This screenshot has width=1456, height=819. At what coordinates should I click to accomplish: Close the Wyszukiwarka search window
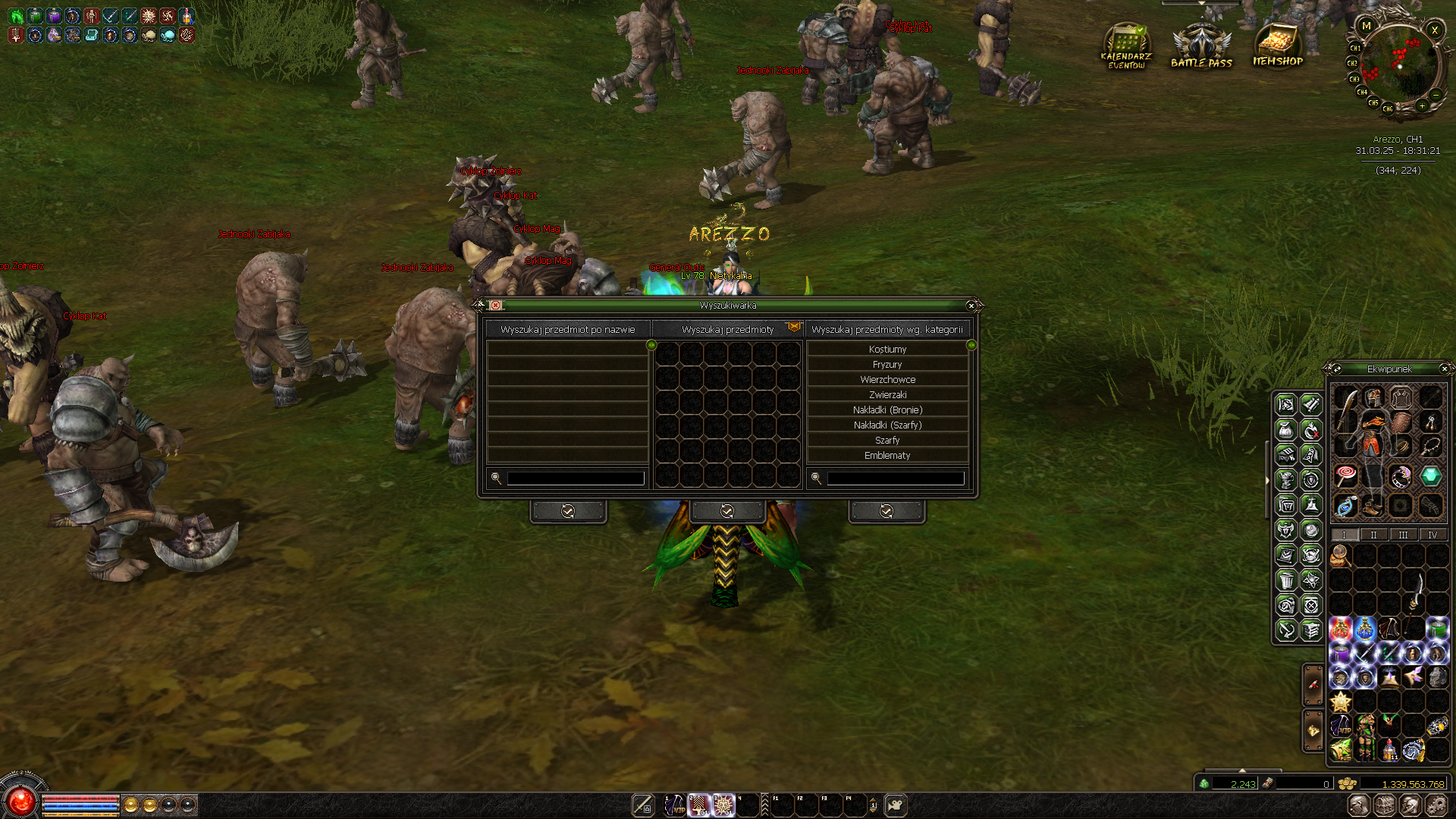tap(971, 306)
